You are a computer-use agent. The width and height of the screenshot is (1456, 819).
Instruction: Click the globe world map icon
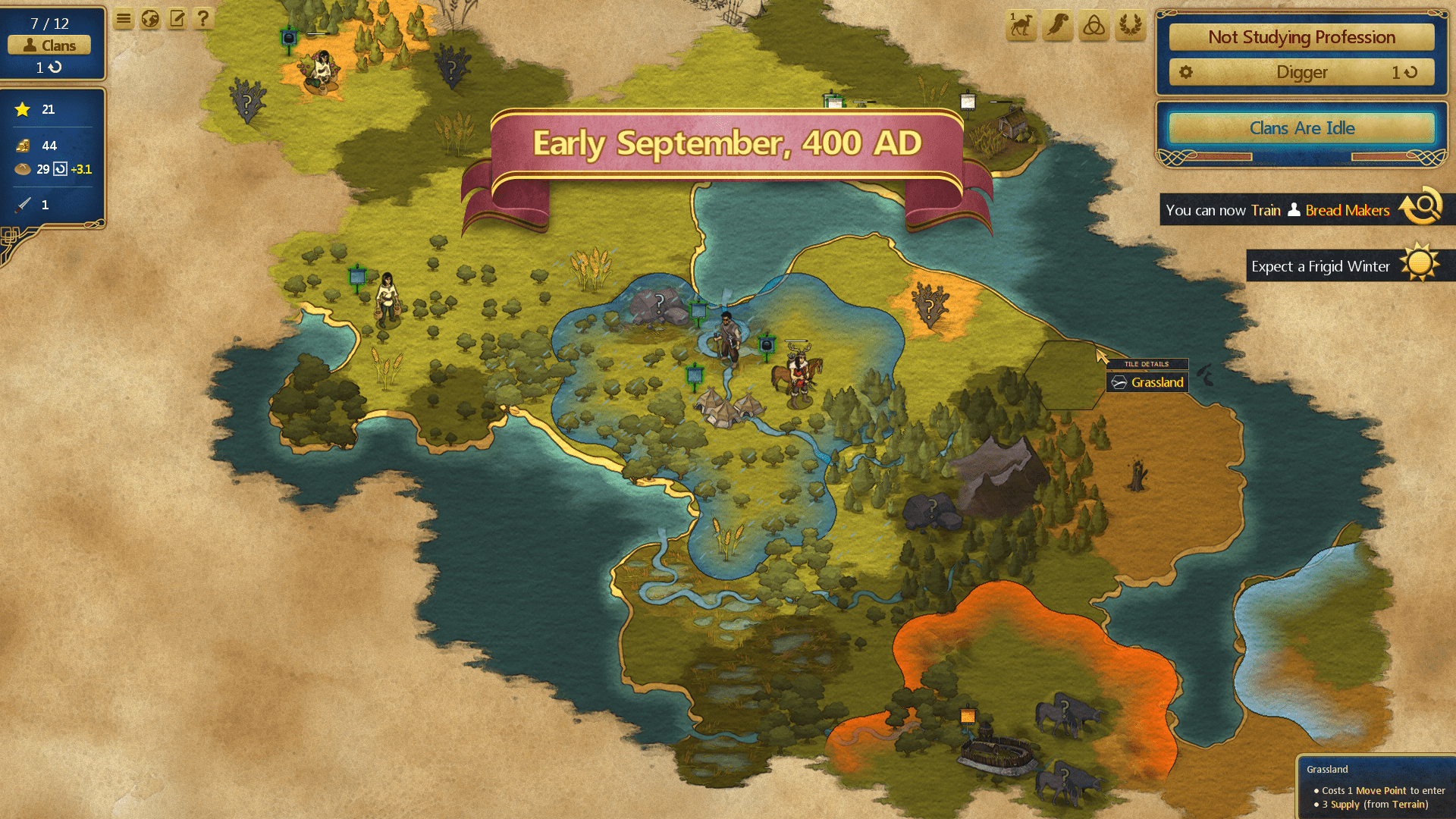tap(150, 19)
